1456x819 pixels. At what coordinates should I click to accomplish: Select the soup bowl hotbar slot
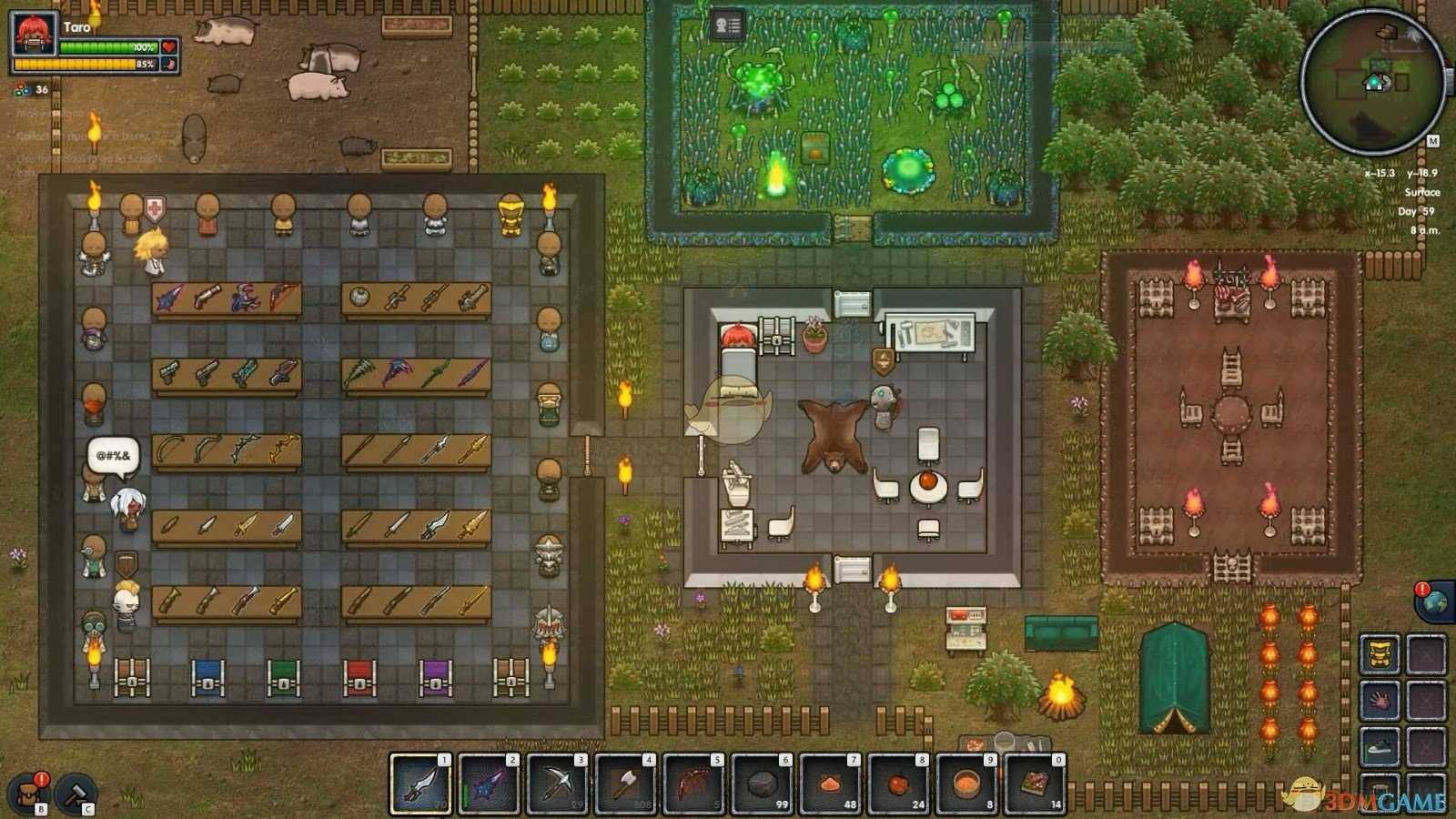click(966, 784)
